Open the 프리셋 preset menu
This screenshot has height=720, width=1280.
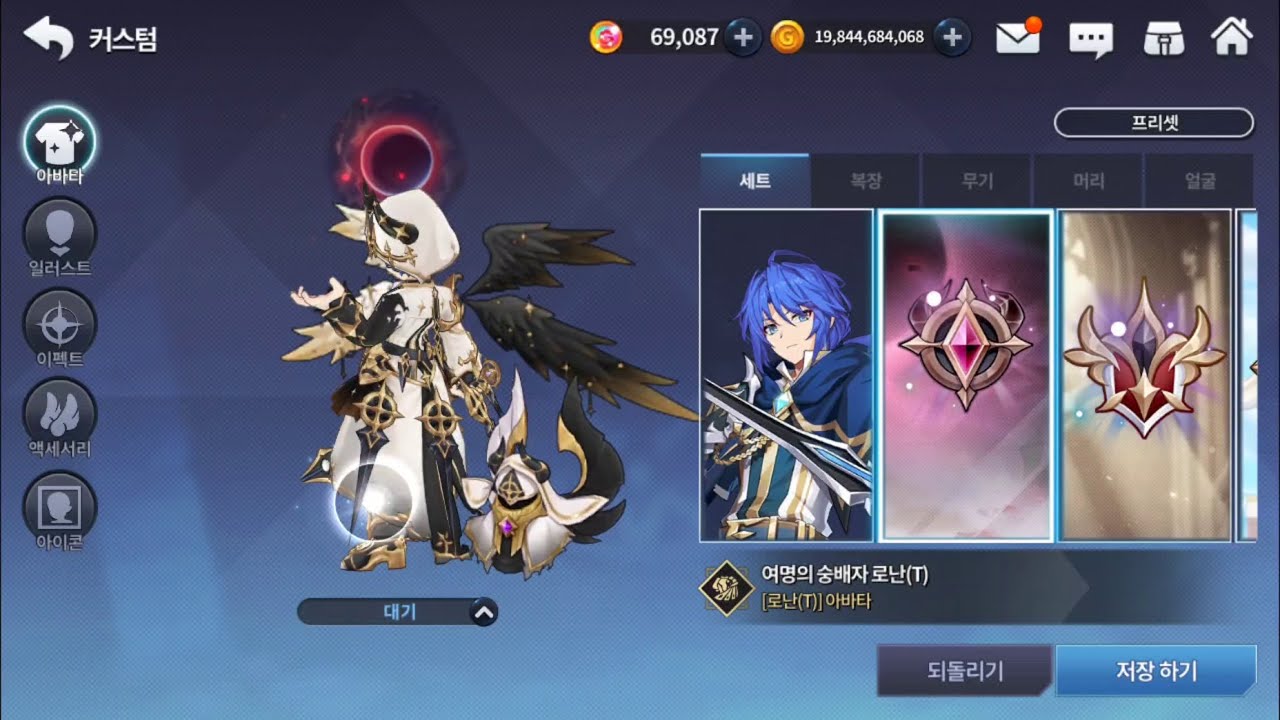point(1153,123)
